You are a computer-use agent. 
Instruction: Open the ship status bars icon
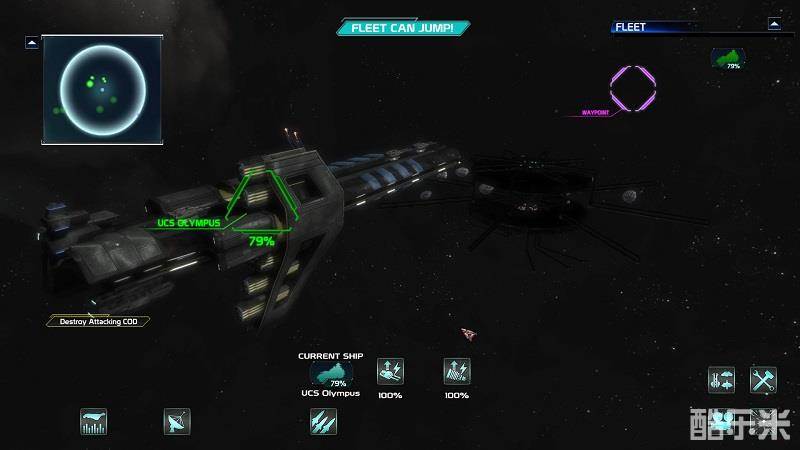pos(94,422)
